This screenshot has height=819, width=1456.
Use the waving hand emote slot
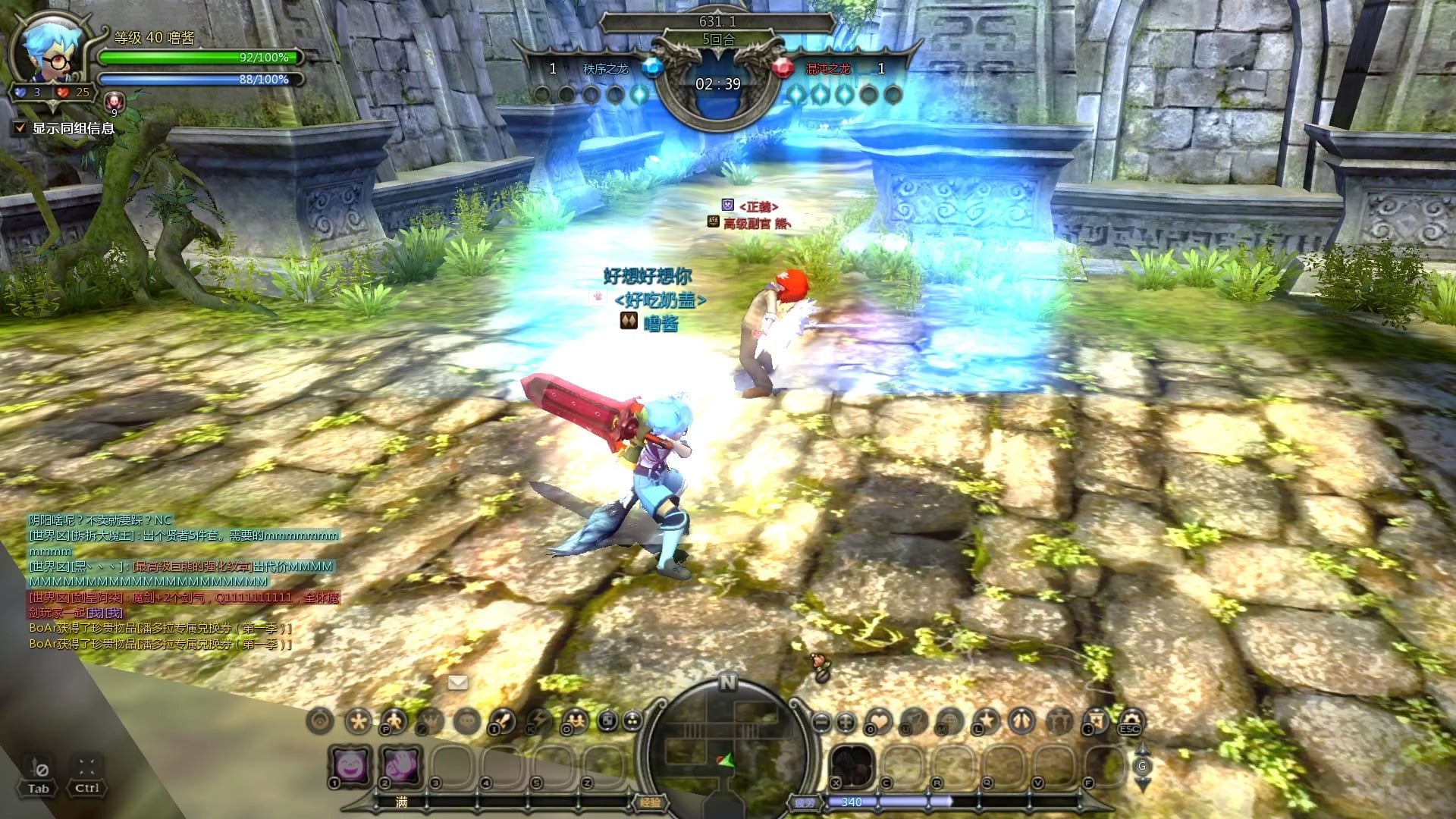click(x=402, y=764)
